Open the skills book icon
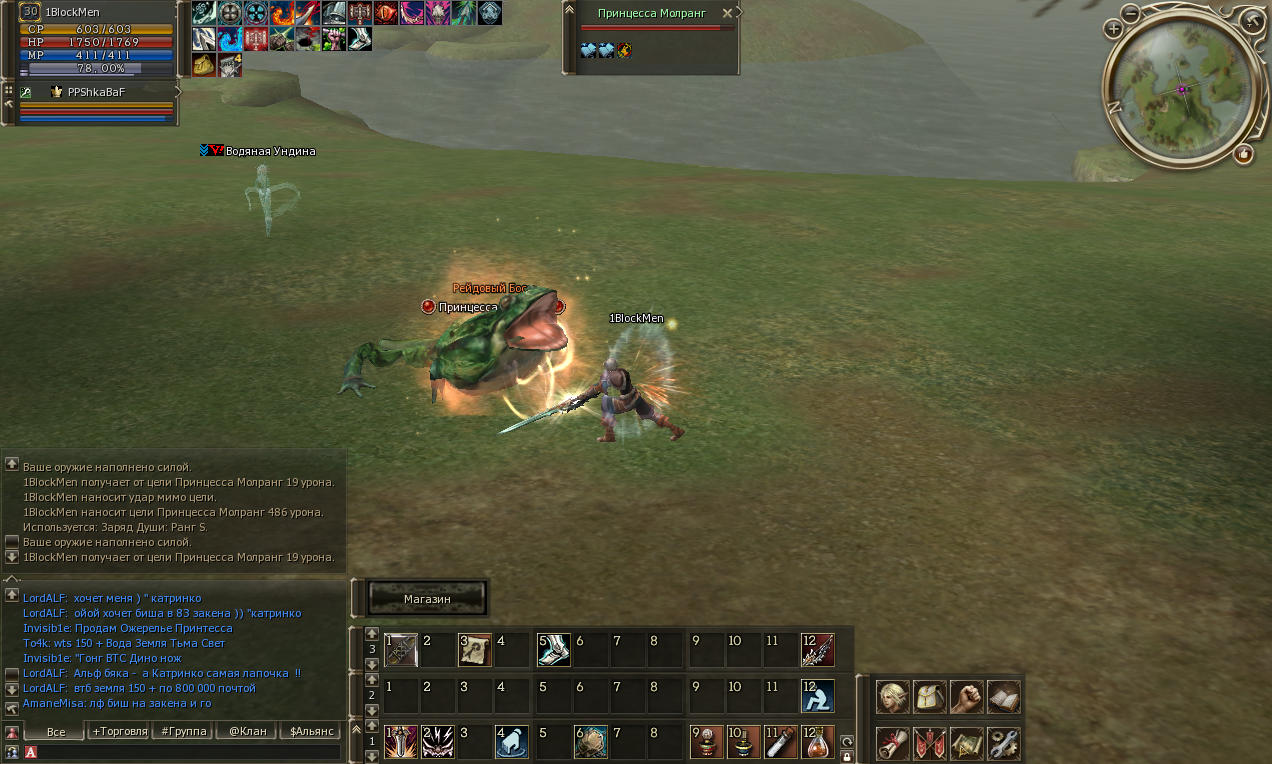 coord(1003,696)
